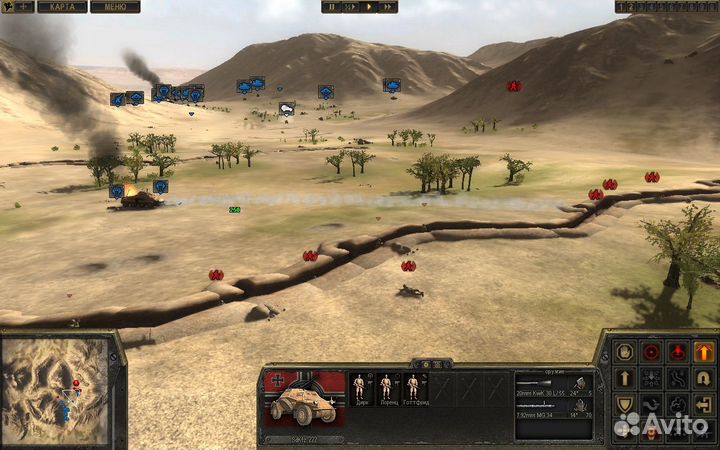Select the shield defend command
This screenshot has height=450, width=720.
point(625,404)
